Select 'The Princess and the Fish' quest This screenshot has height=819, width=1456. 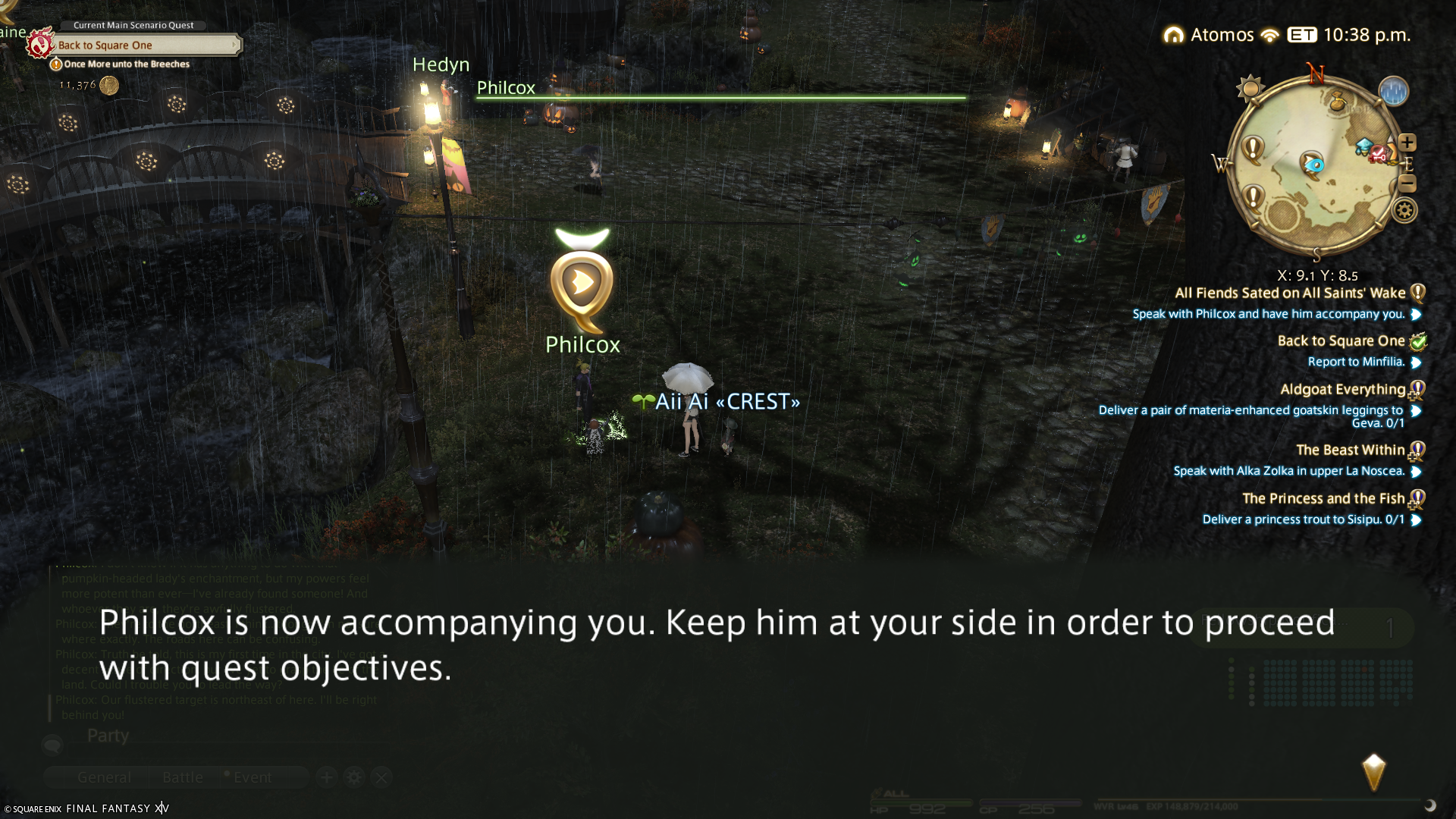click(1323, 499)
